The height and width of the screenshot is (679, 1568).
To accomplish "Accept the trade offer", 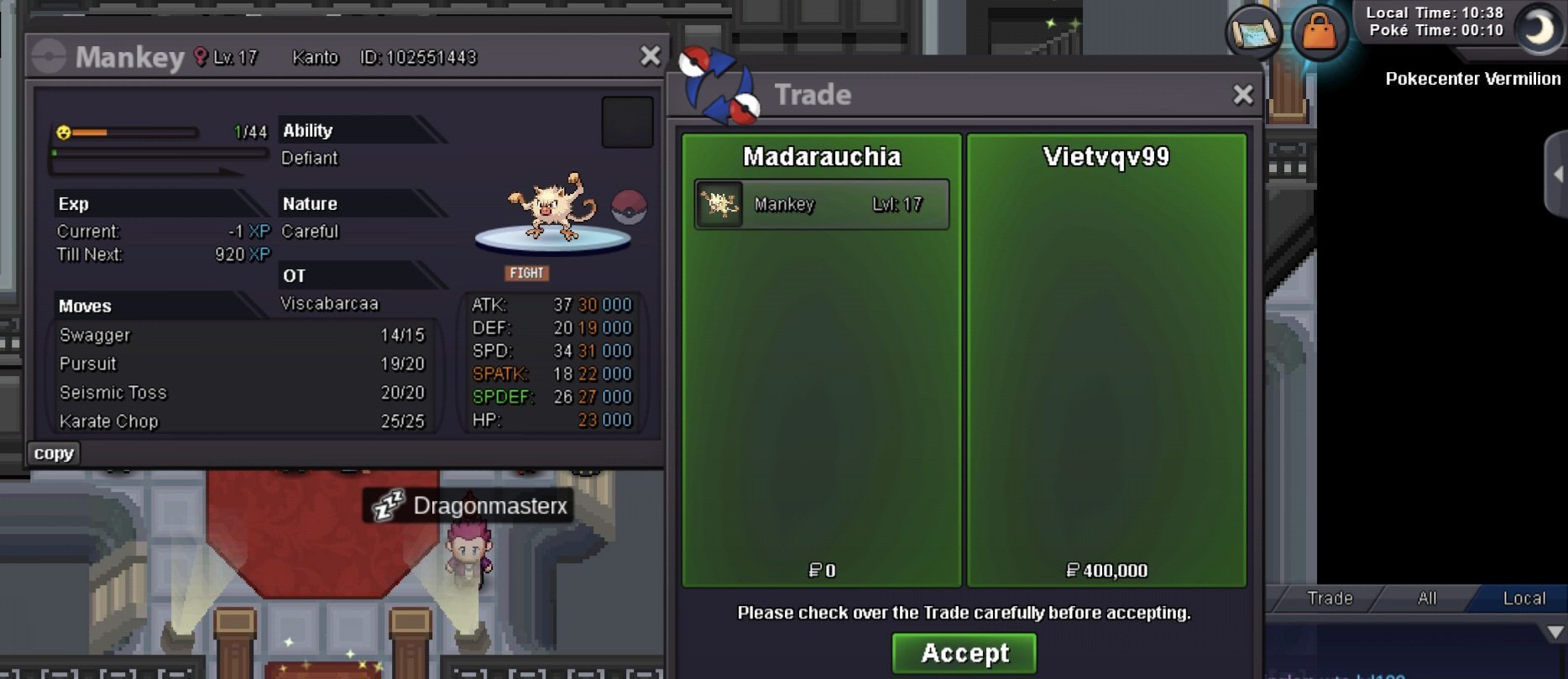I will click(964, 653).
